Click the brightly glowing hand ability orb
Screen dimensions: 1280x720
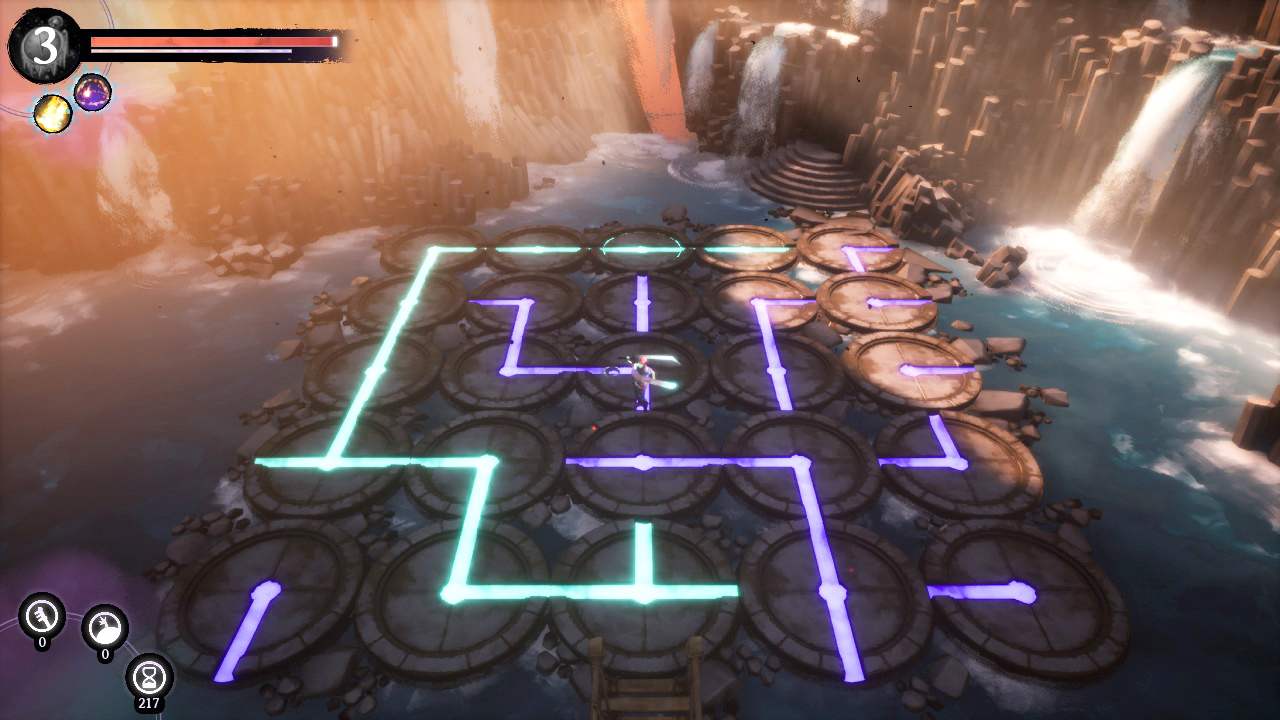(104, 629)
